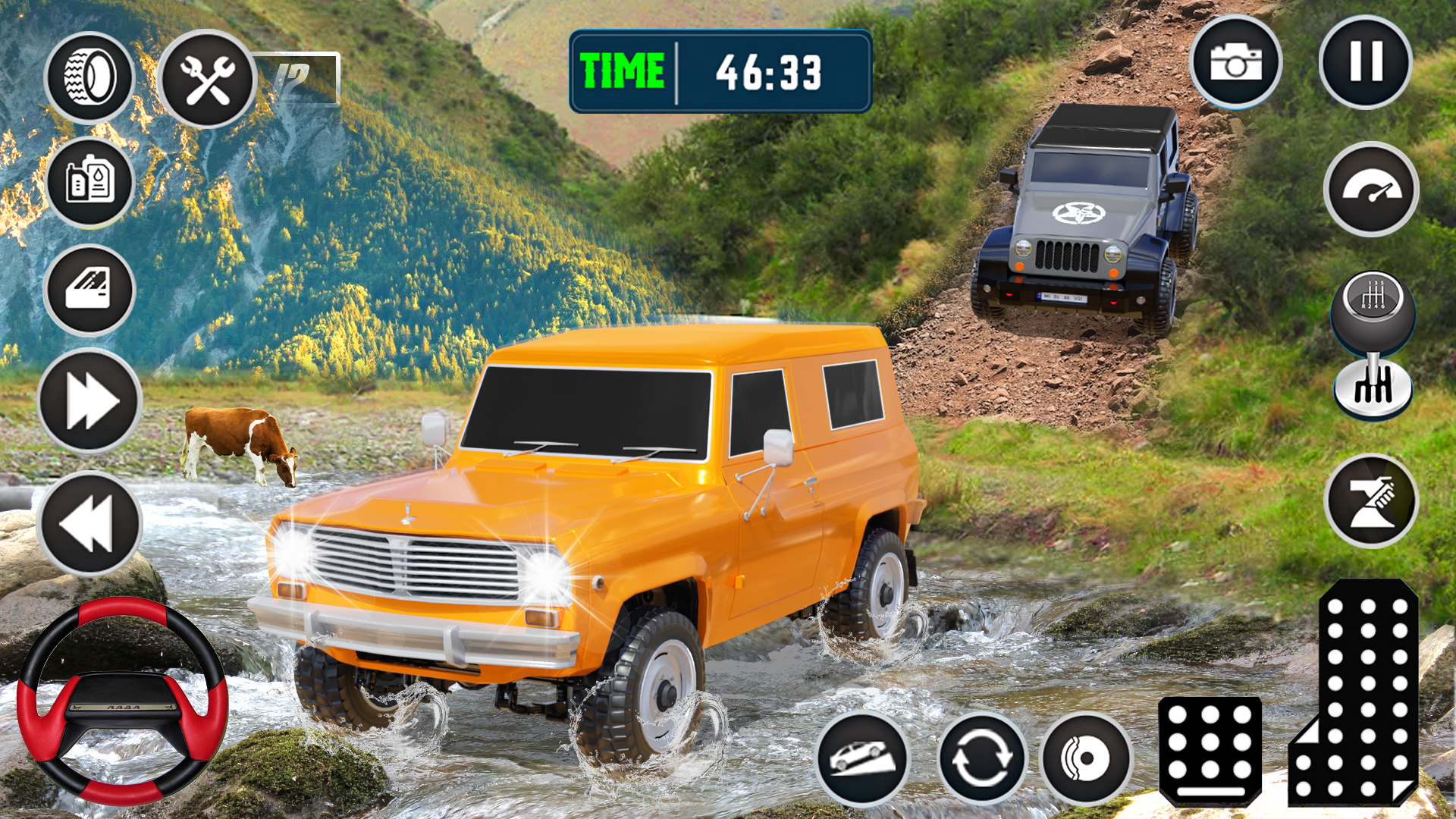The width and height of the screenshot is (1456, 819).
Task: Take a screenshot with the camera button
Action: point(1235,62)
